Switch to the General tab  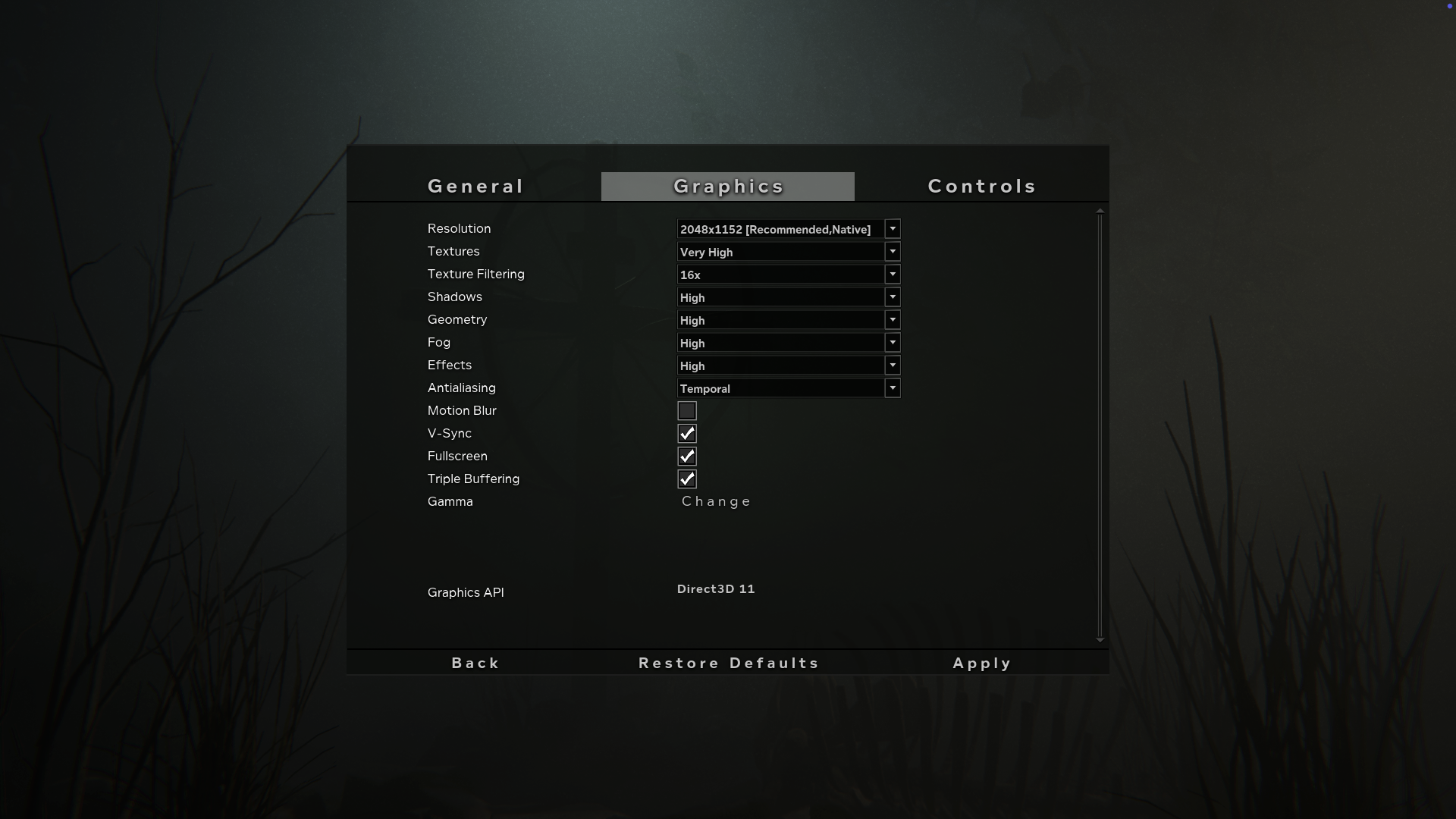(x=475, y=186)
